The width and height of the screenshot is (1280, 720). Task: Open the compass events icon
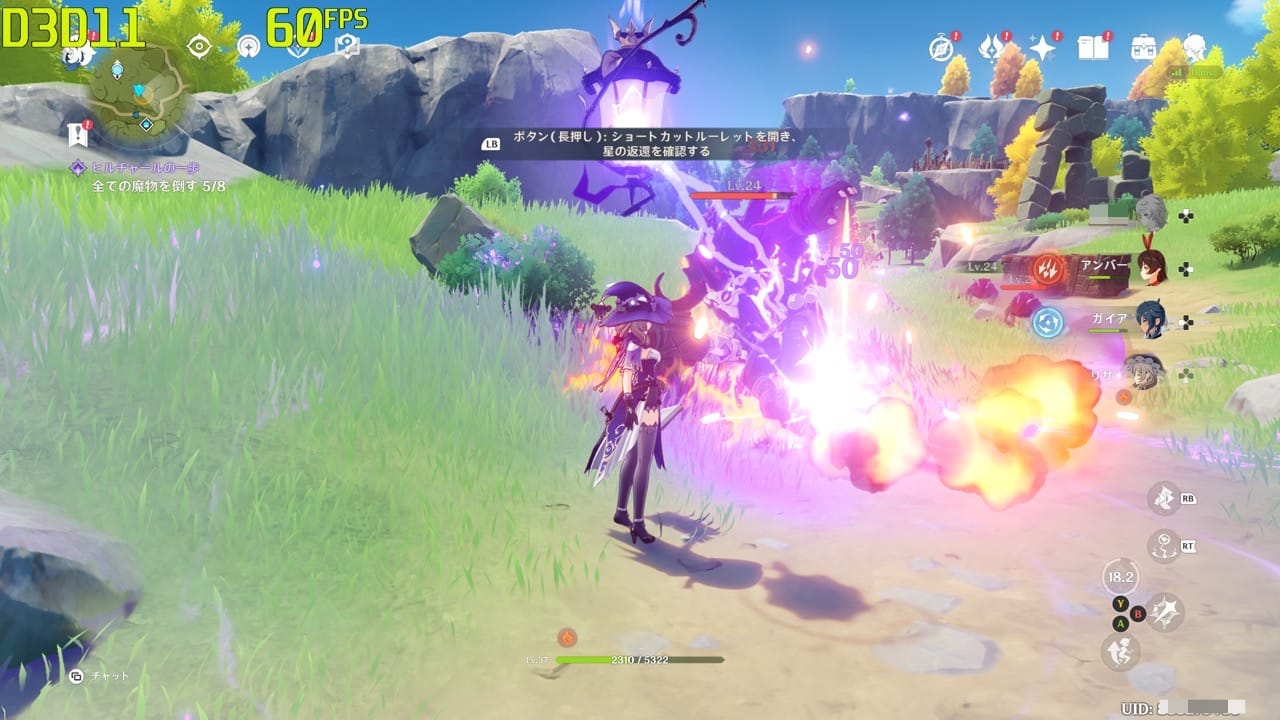(x=941, y=47)
